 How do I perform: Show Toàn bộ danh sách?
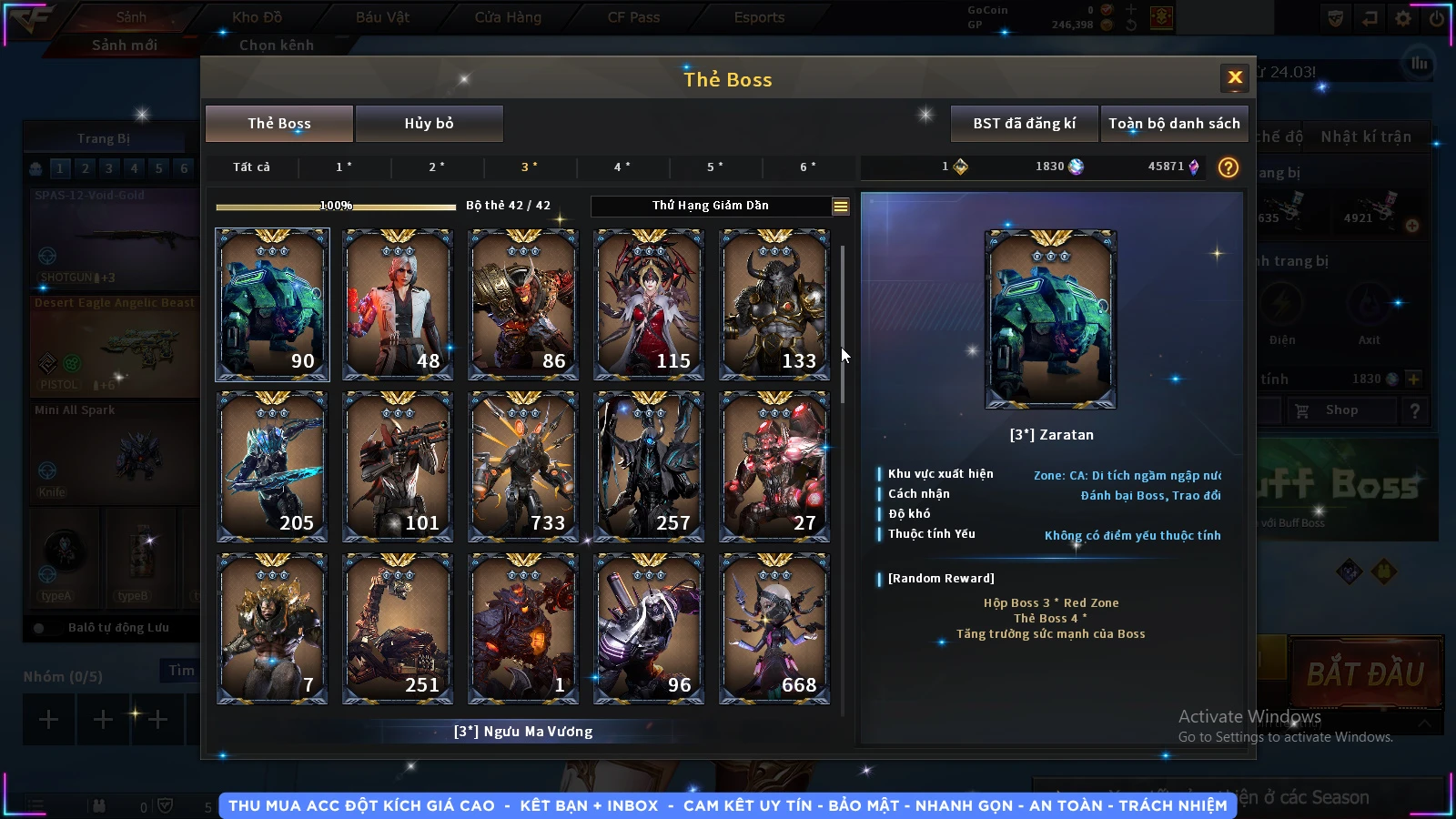pos(1174,124)
